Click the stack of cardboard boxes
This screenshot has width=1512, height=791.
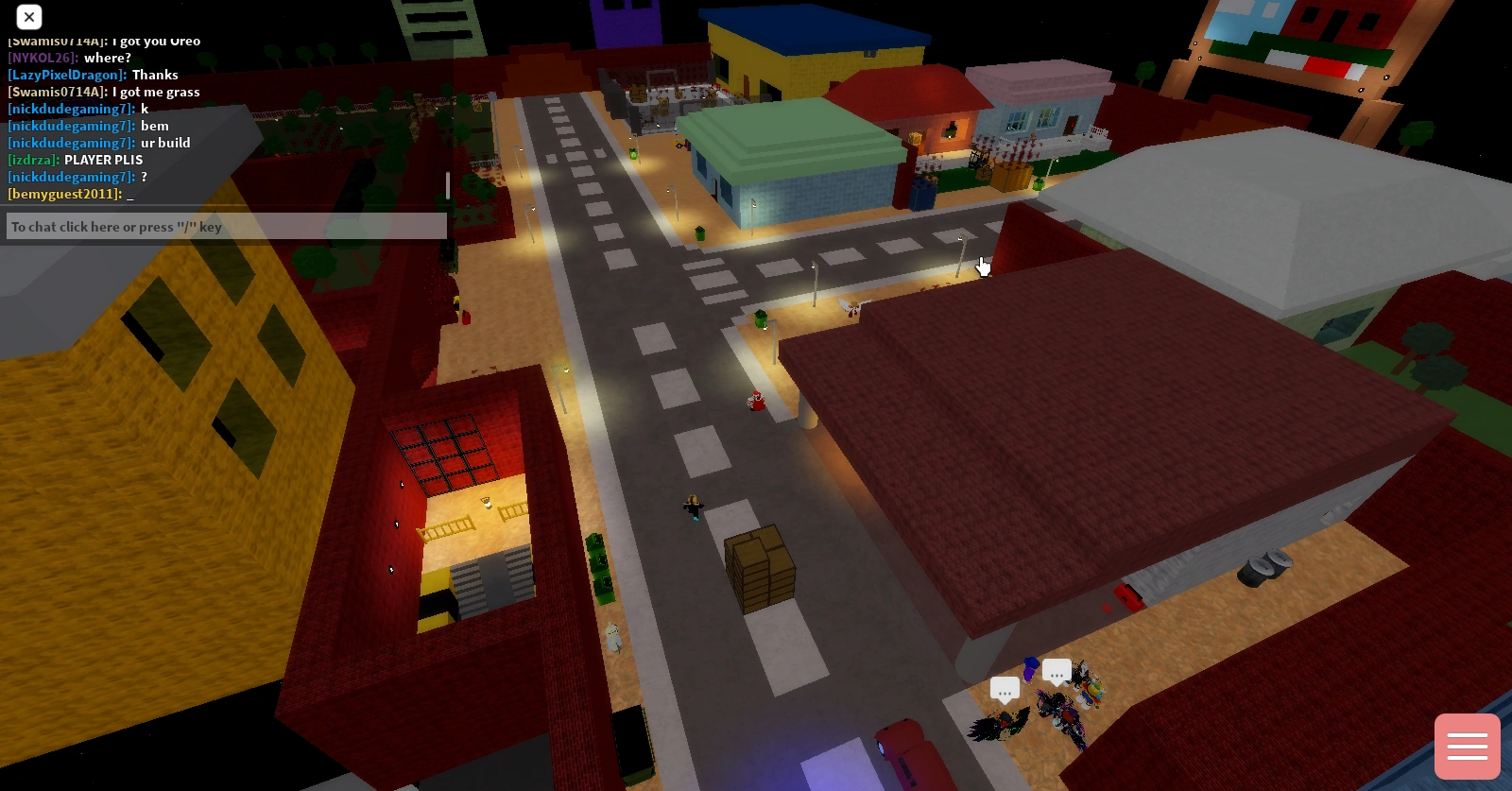point(759,570)
